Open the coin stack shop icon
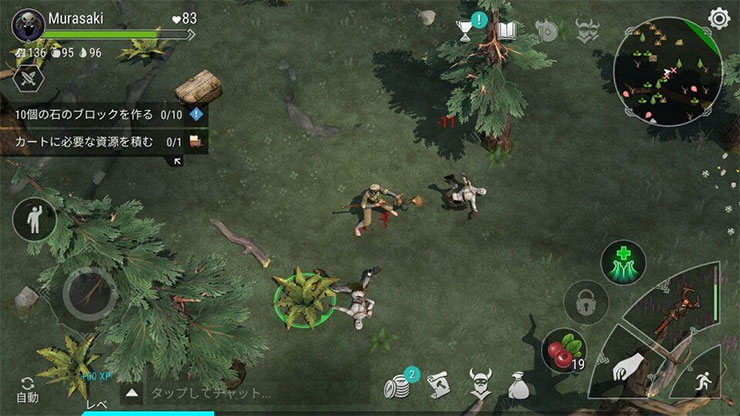Image resolution: width=740 pixels, height=416 pixels. (400, 386)
